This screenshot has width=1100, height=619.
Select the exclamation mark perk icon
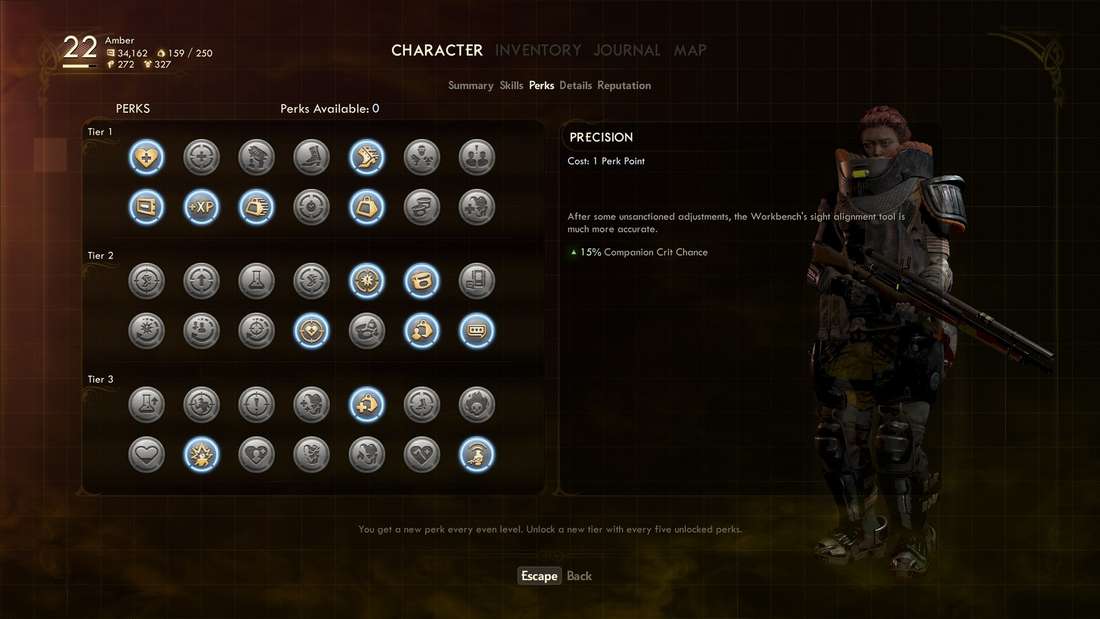point(256,405)
